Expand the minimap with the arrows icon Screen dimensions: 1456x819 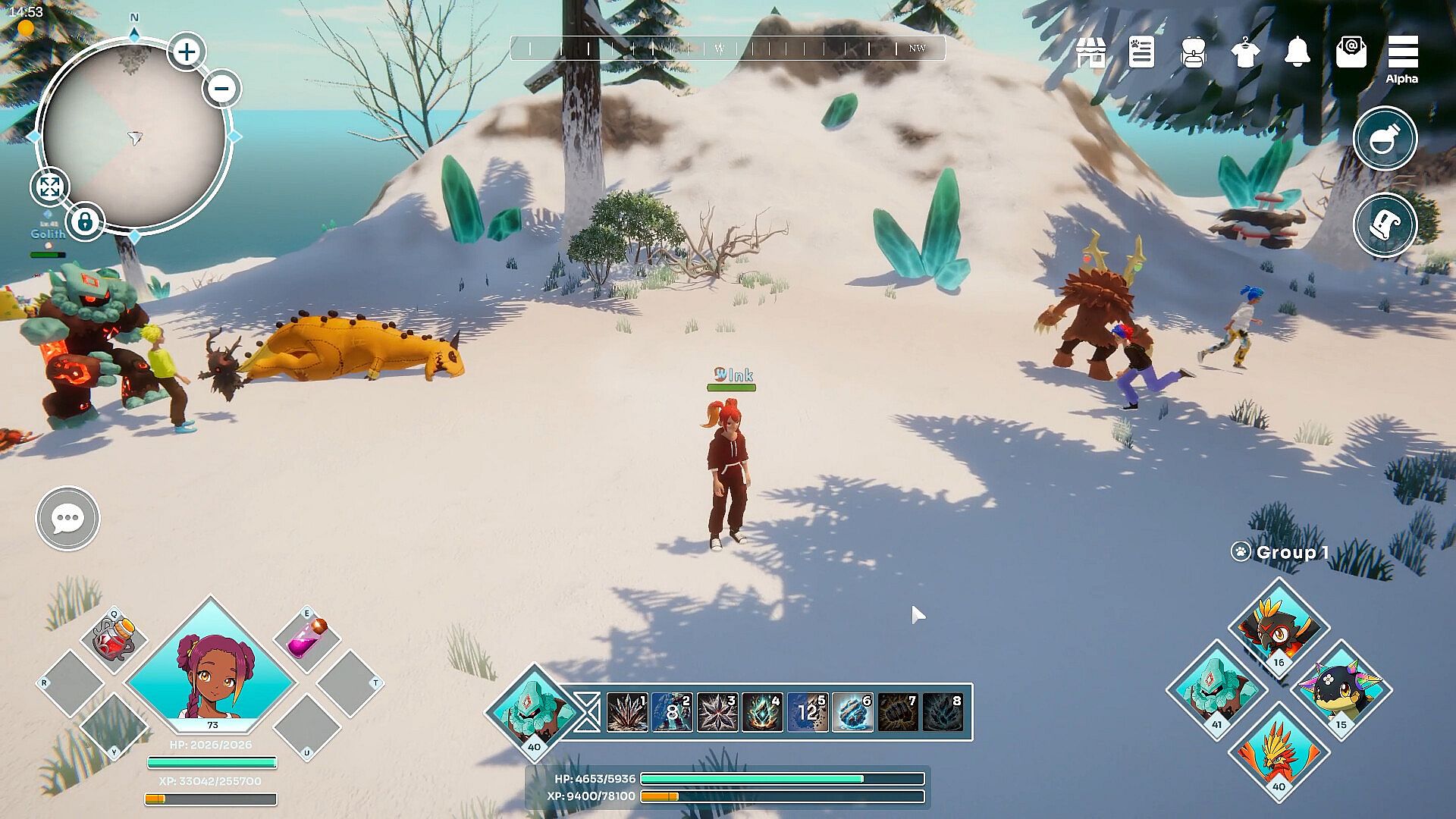tap(49, 187)
